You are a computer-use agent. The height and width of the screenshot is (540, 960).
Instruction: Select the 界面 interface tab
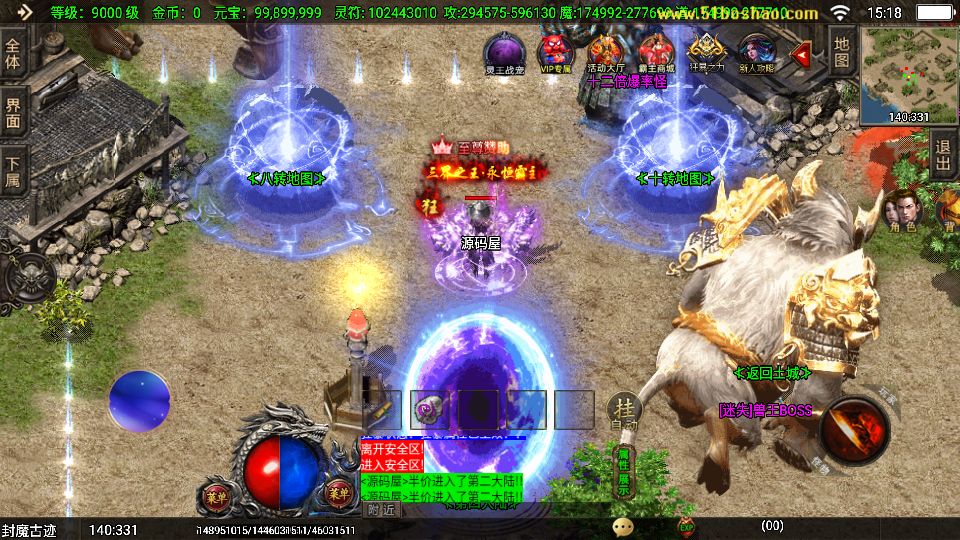click(13, 111)
